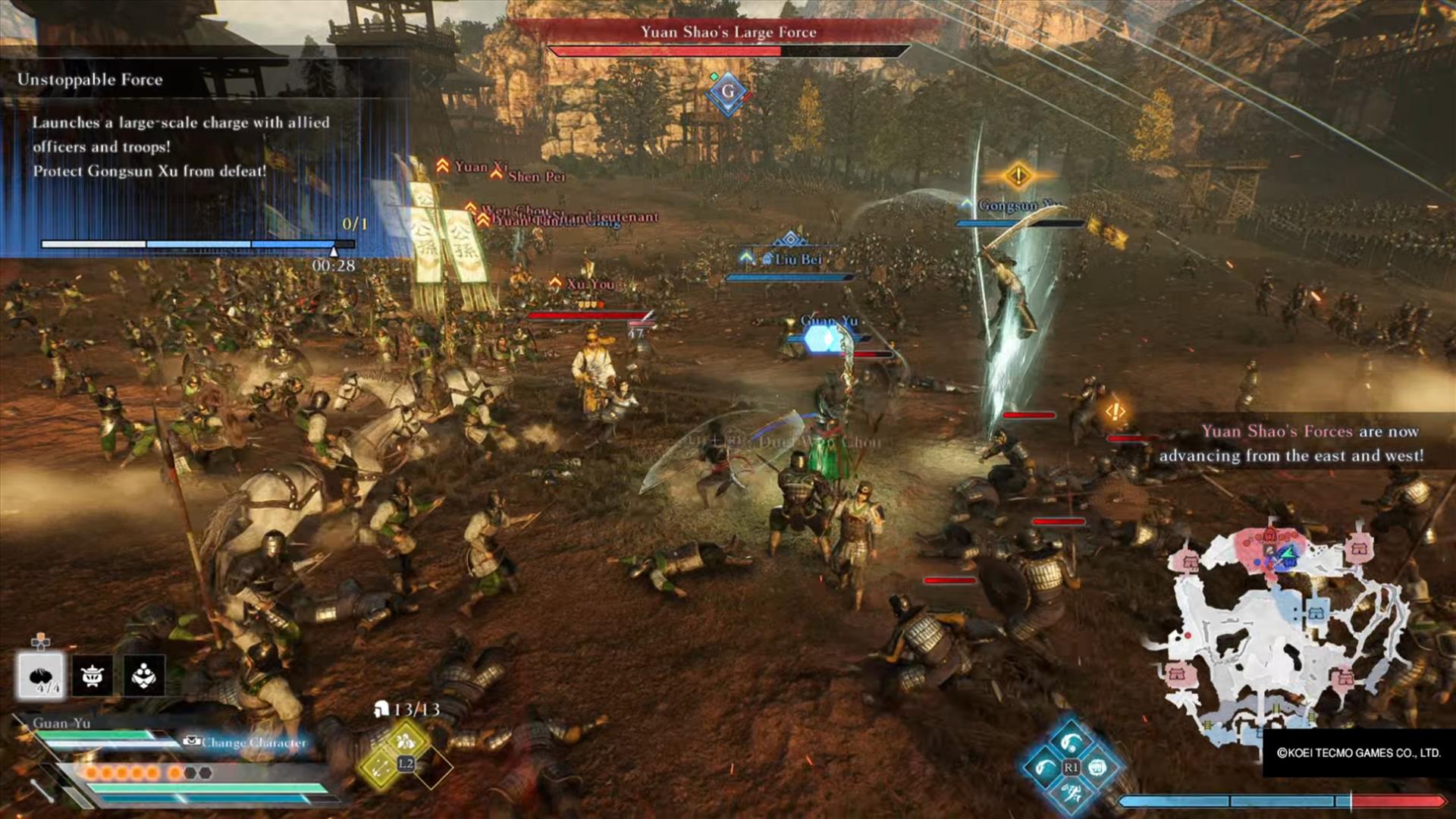Trigger the yellow arrow volley tactic
The height and width of the screenshot is (819, 1456).
click(x=381, y=768)
